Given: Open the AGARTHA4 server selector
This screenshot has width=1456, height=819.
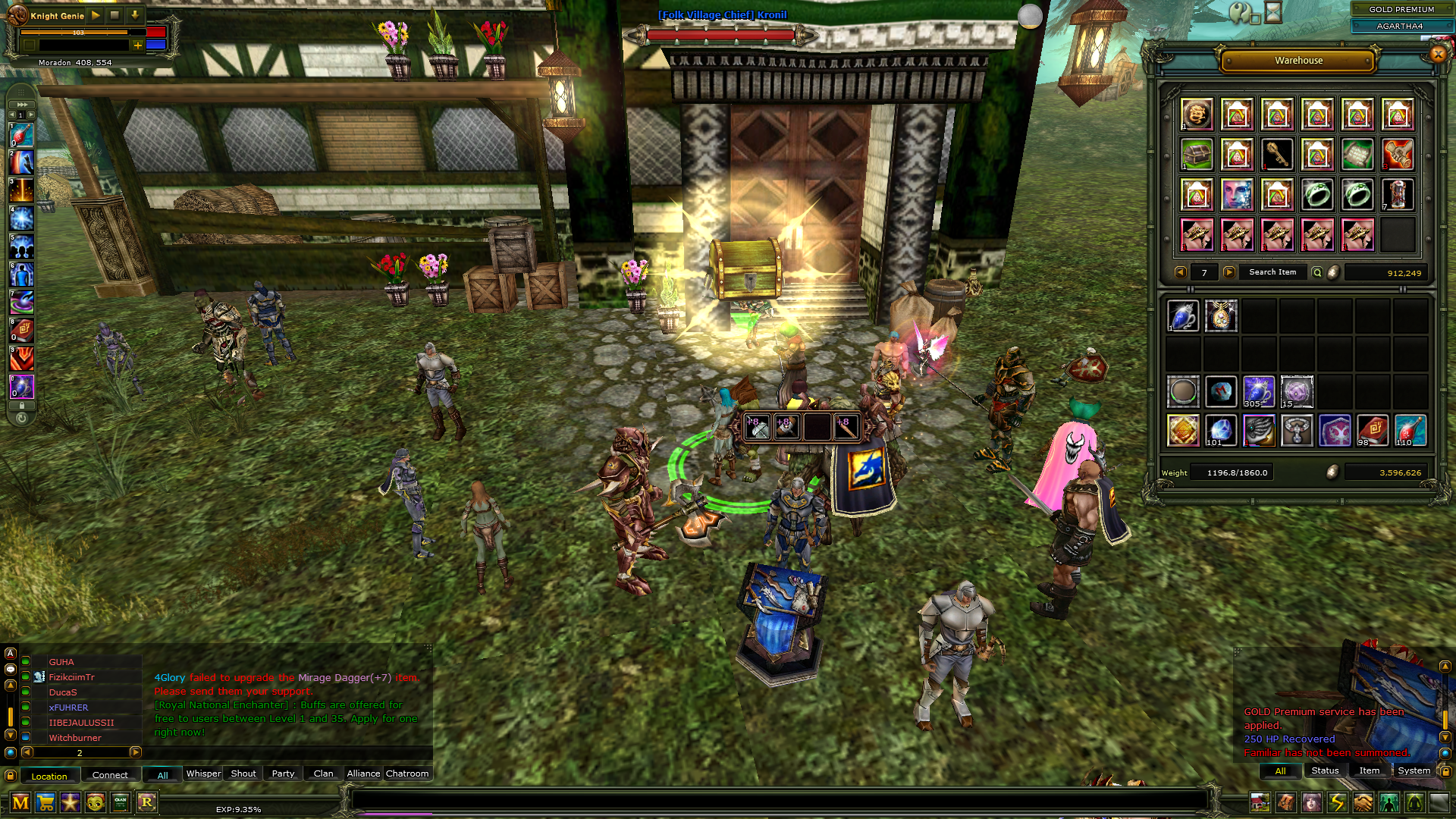Looking at the screenshot, I should [x=1399, y=26].
